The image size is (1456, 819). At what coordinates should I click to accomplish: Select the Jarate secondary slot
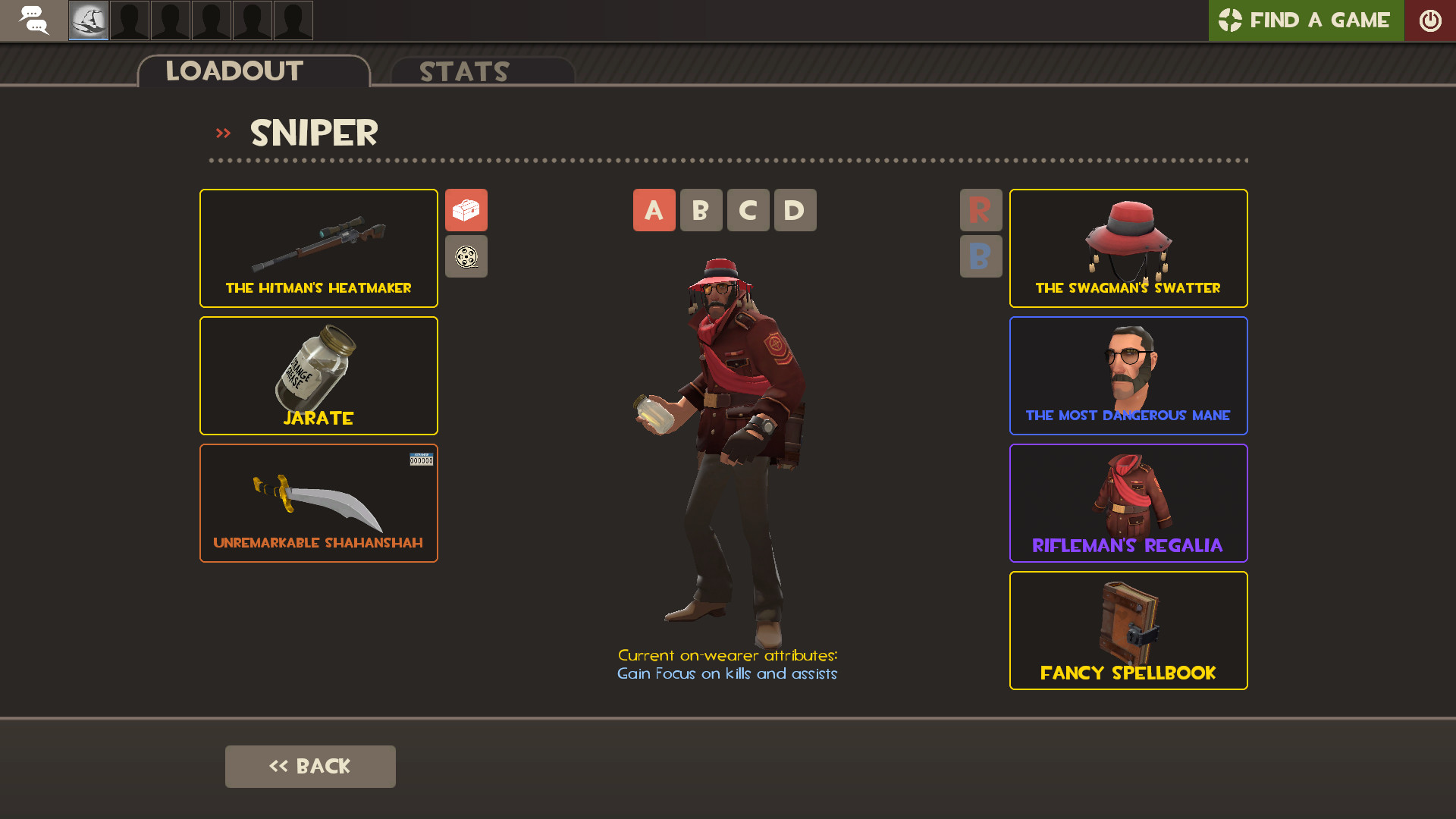pos(318,375)
